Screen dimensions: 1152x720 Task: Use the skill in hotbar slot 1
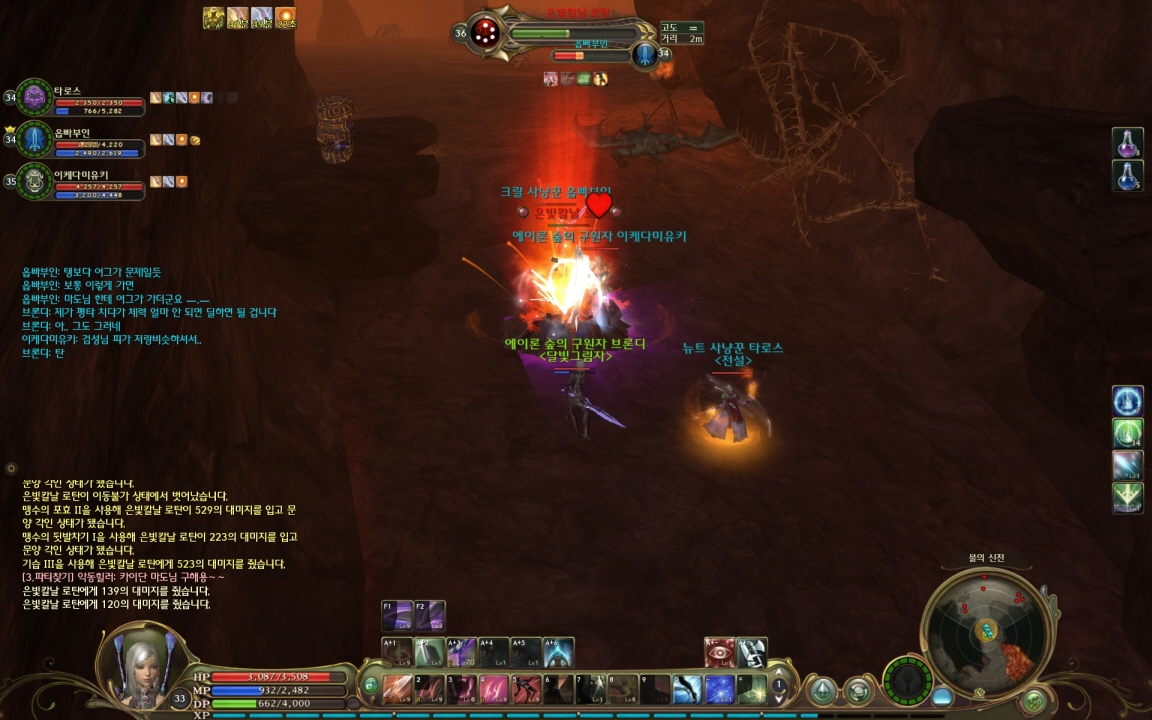tap(398, 689)
